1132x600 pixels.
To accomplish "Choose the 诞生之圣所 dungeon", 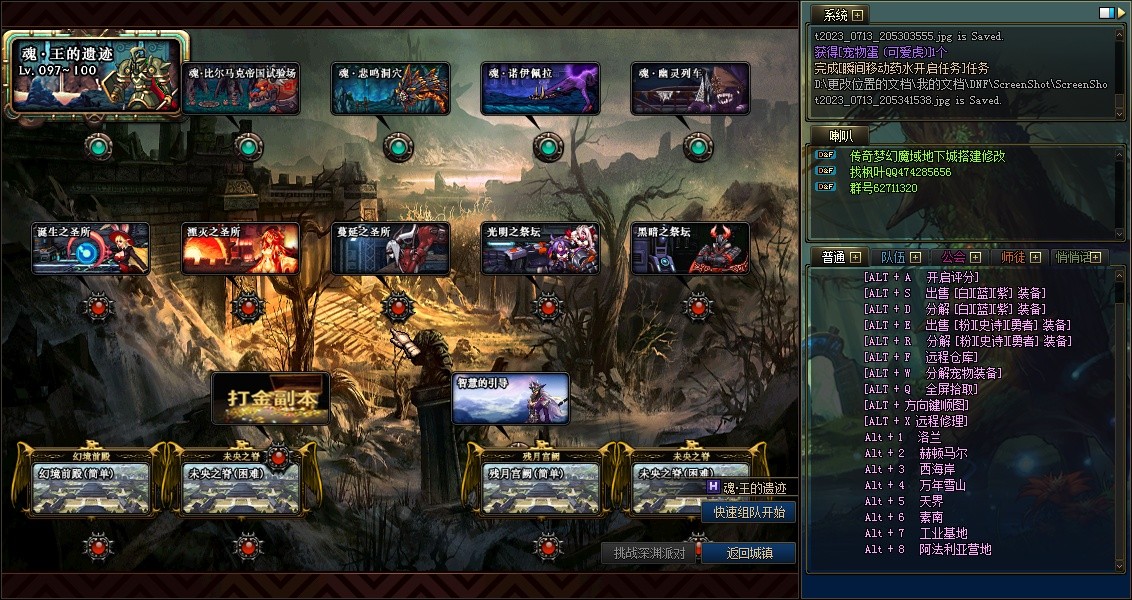I will click(91, 248).
